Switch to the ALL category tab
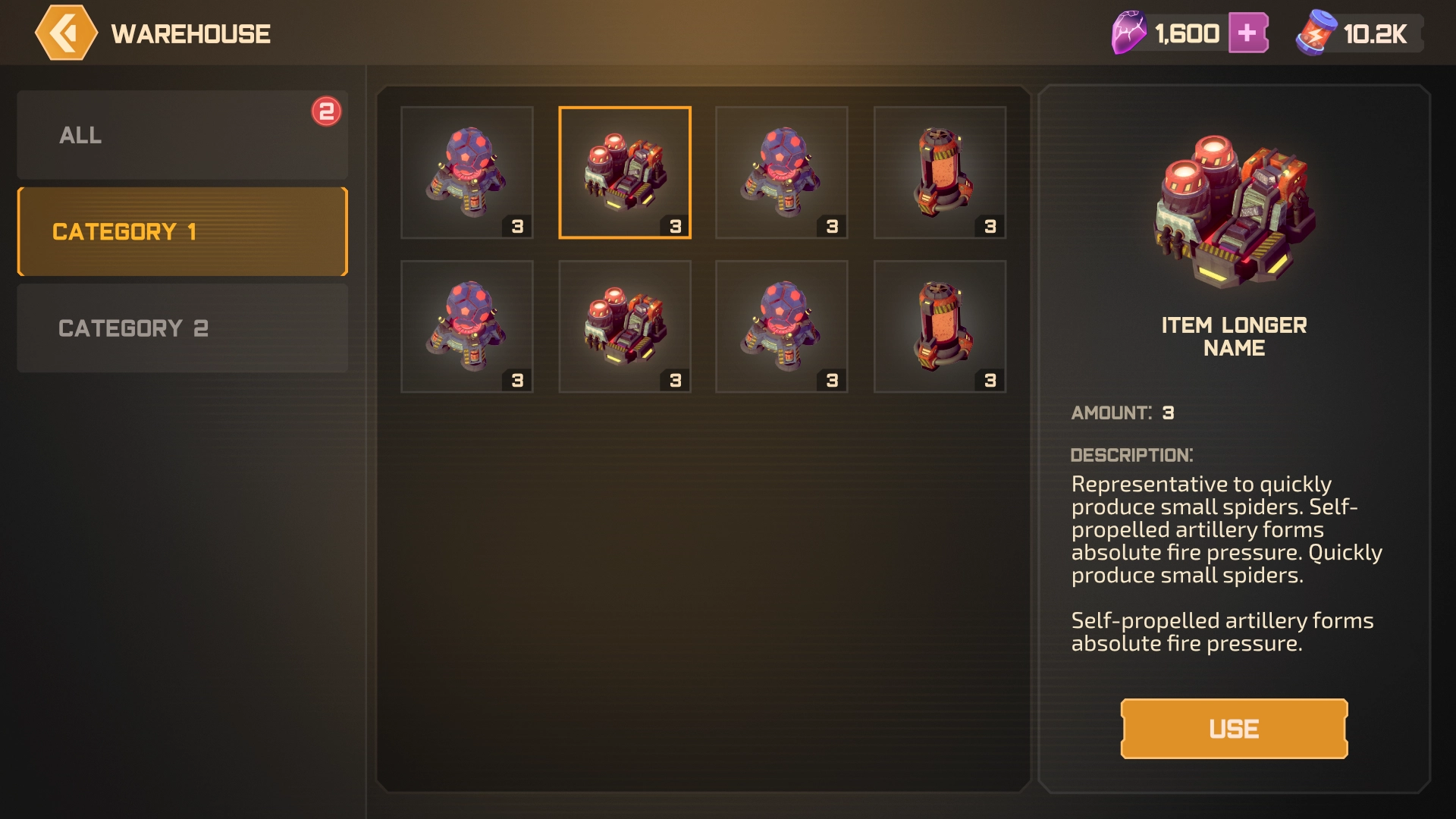The width and height of the screenshot is (1456, 819). (182, 135)
